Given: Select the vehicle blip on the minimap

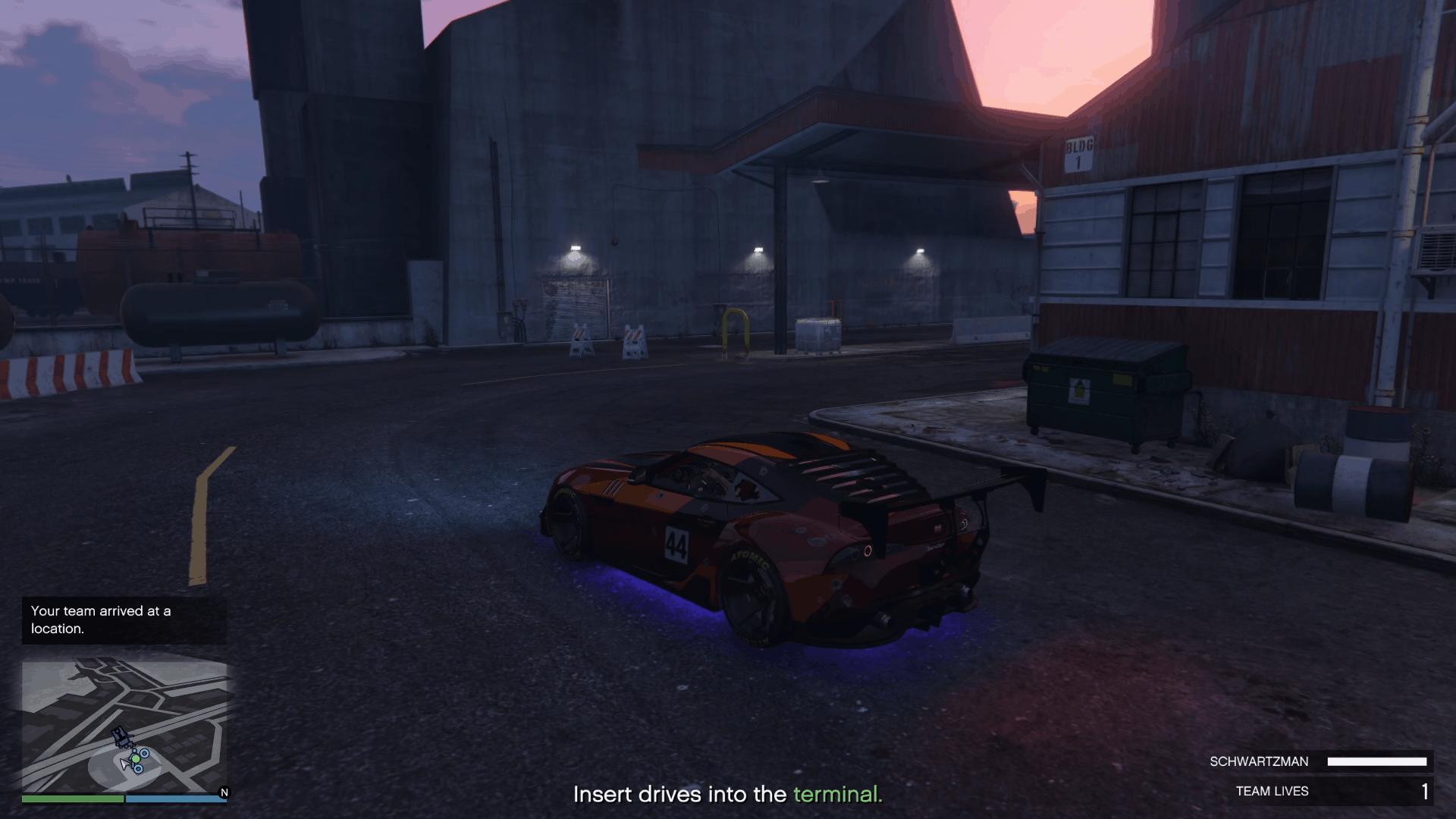Looking at the screenshot, I should click(x=121, y=738).
